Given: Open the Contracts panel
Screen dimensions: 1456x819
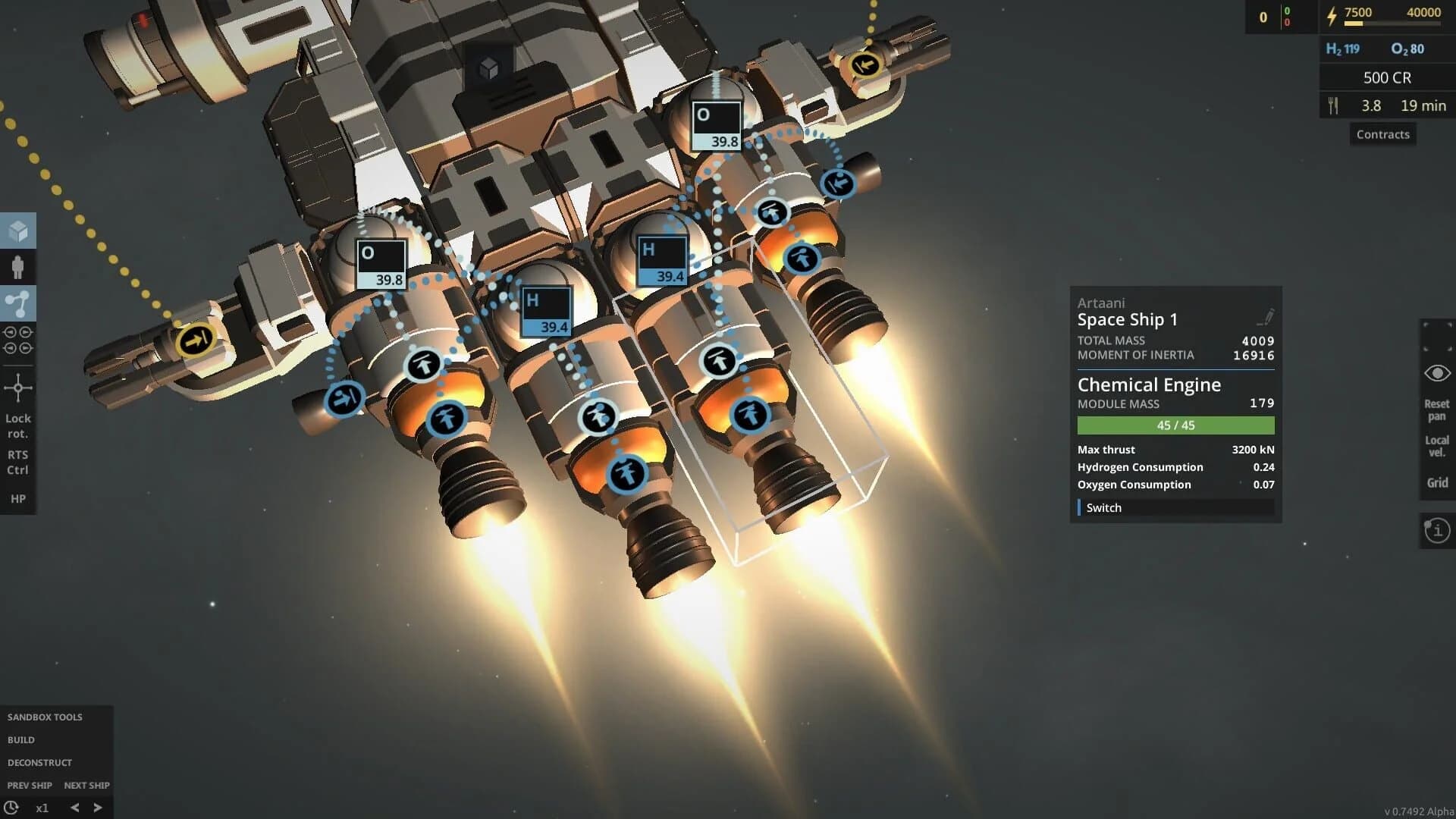Looking at the screenshot, I should (1382, 133).
